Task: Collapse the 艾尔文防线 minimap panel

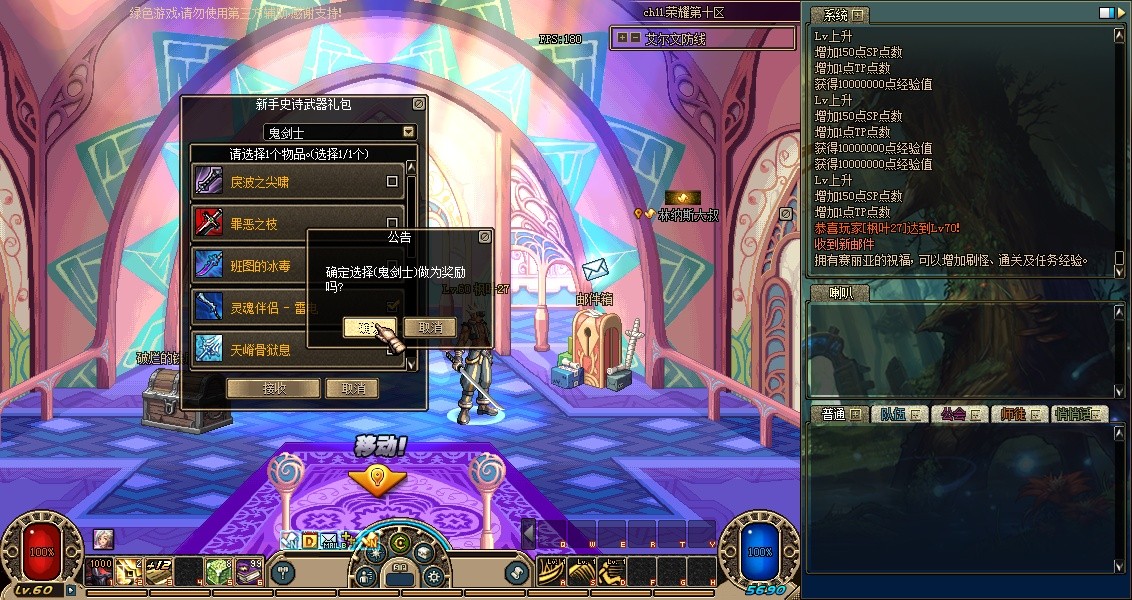Action: [x=635, y=38]
